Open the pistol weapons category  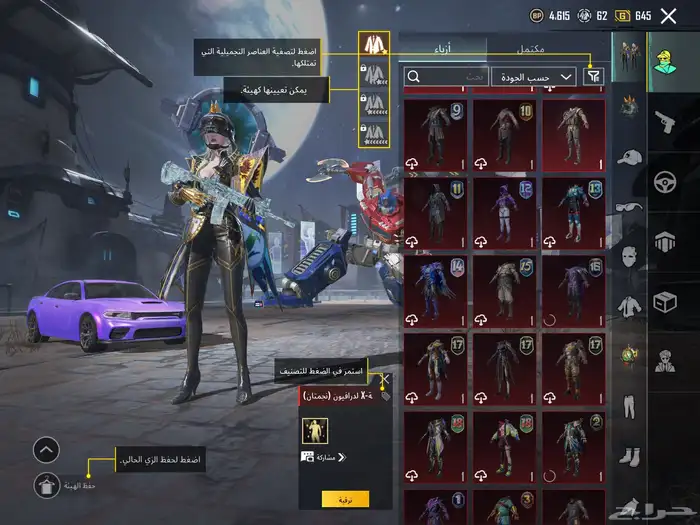pos(662,122)
